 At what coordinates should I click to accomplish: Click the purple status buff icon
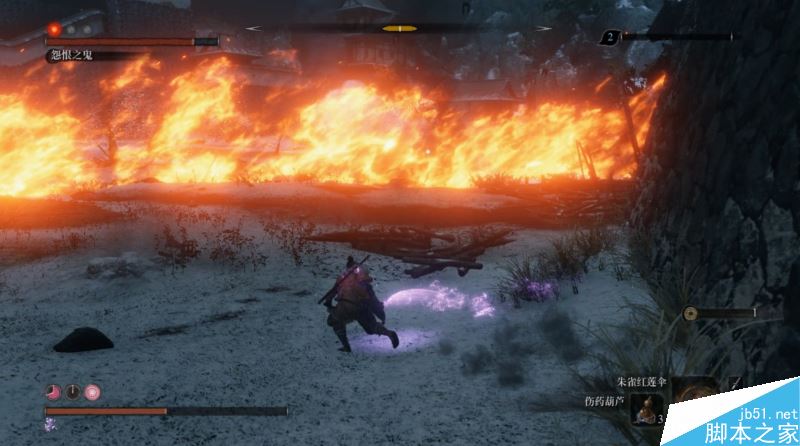[51, 424]
